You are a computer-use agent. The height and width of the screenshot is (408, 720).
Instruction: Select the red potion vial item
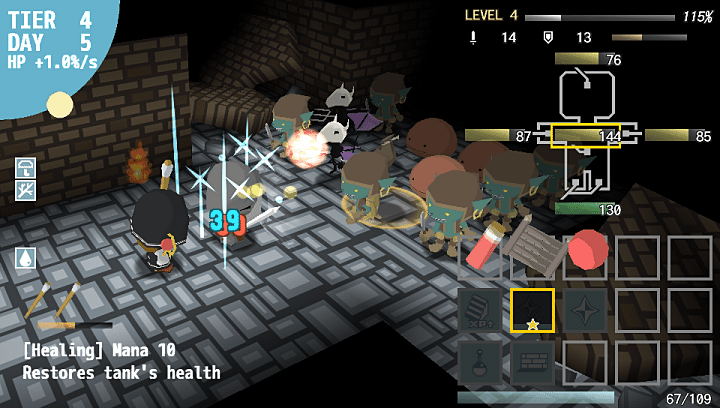(484, 246)
